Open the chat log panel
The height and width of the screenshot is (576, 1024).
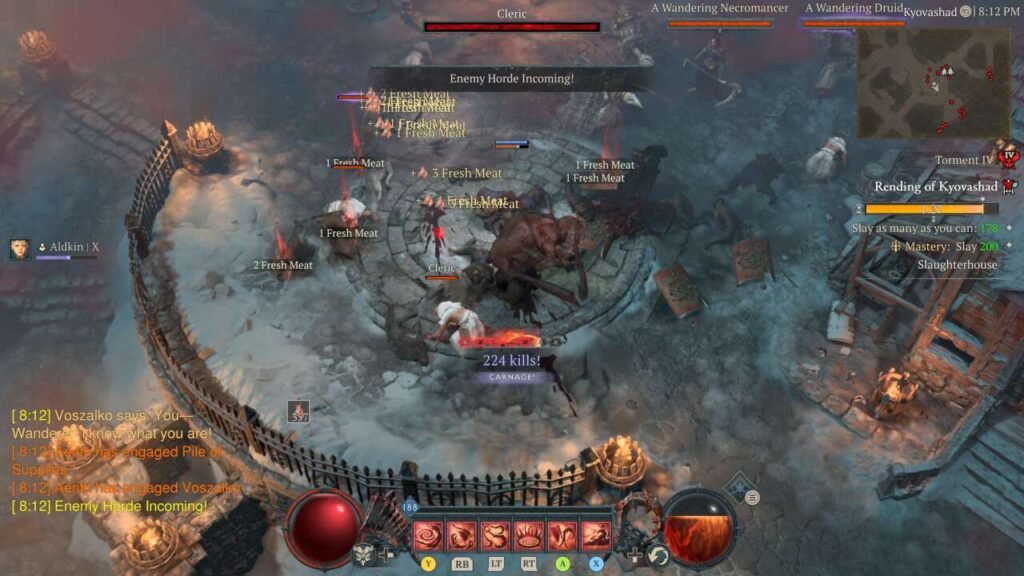pos(120,461)
